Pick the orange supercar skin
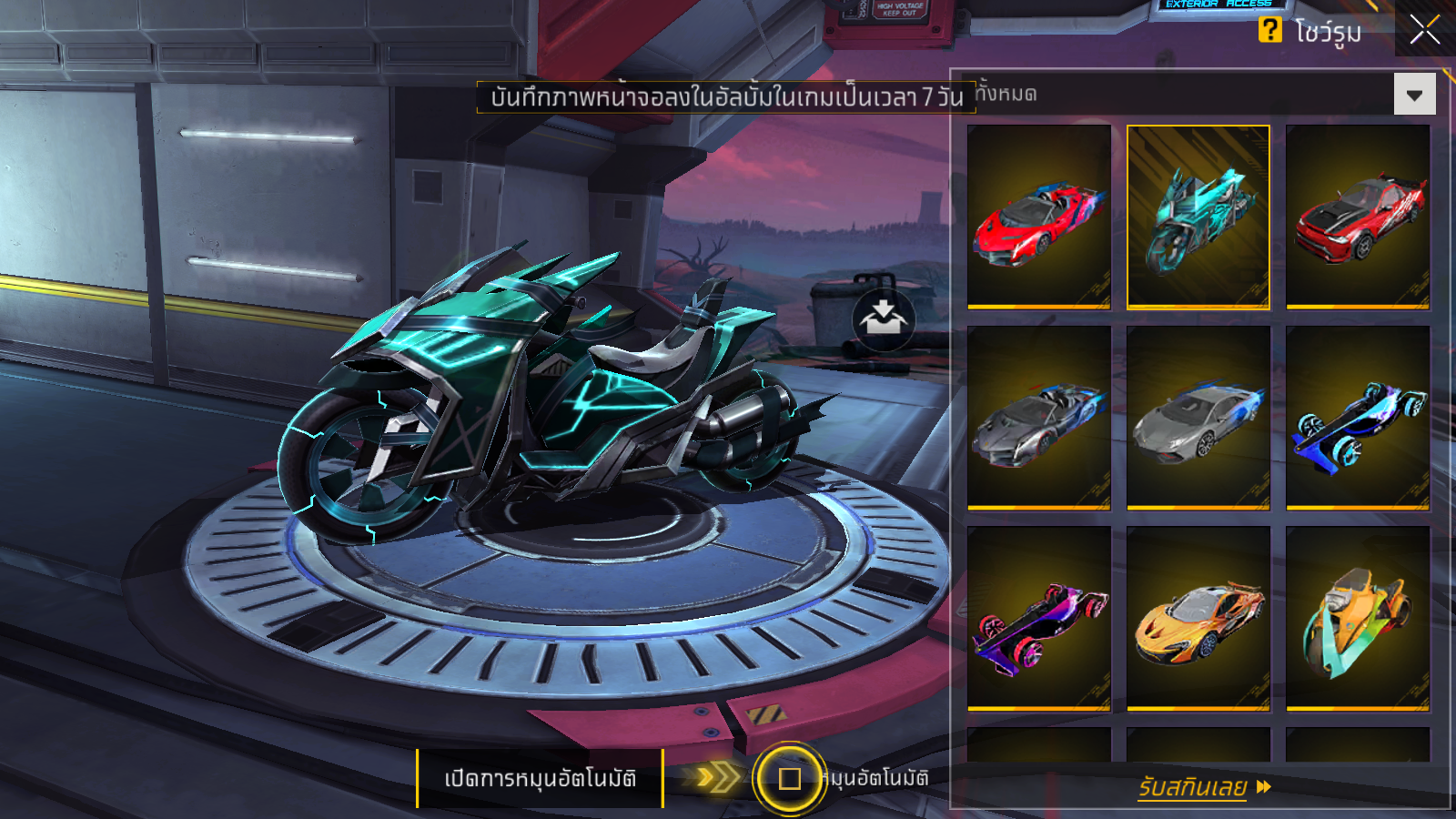1456x819 pixels. pos(1198,617)
